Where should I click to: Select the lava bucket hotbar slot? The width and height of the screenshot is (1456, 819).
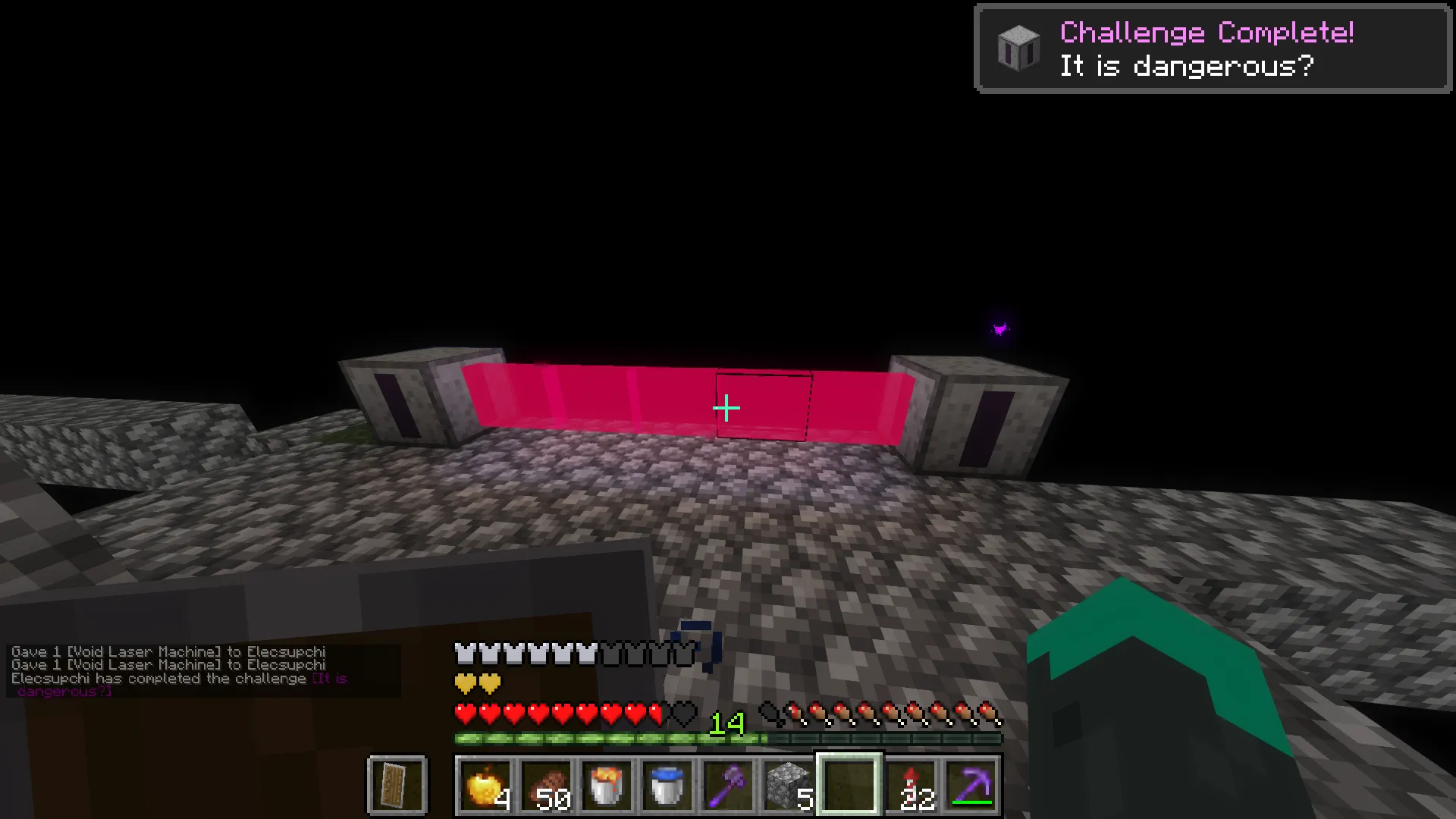[x=606, y=785]
